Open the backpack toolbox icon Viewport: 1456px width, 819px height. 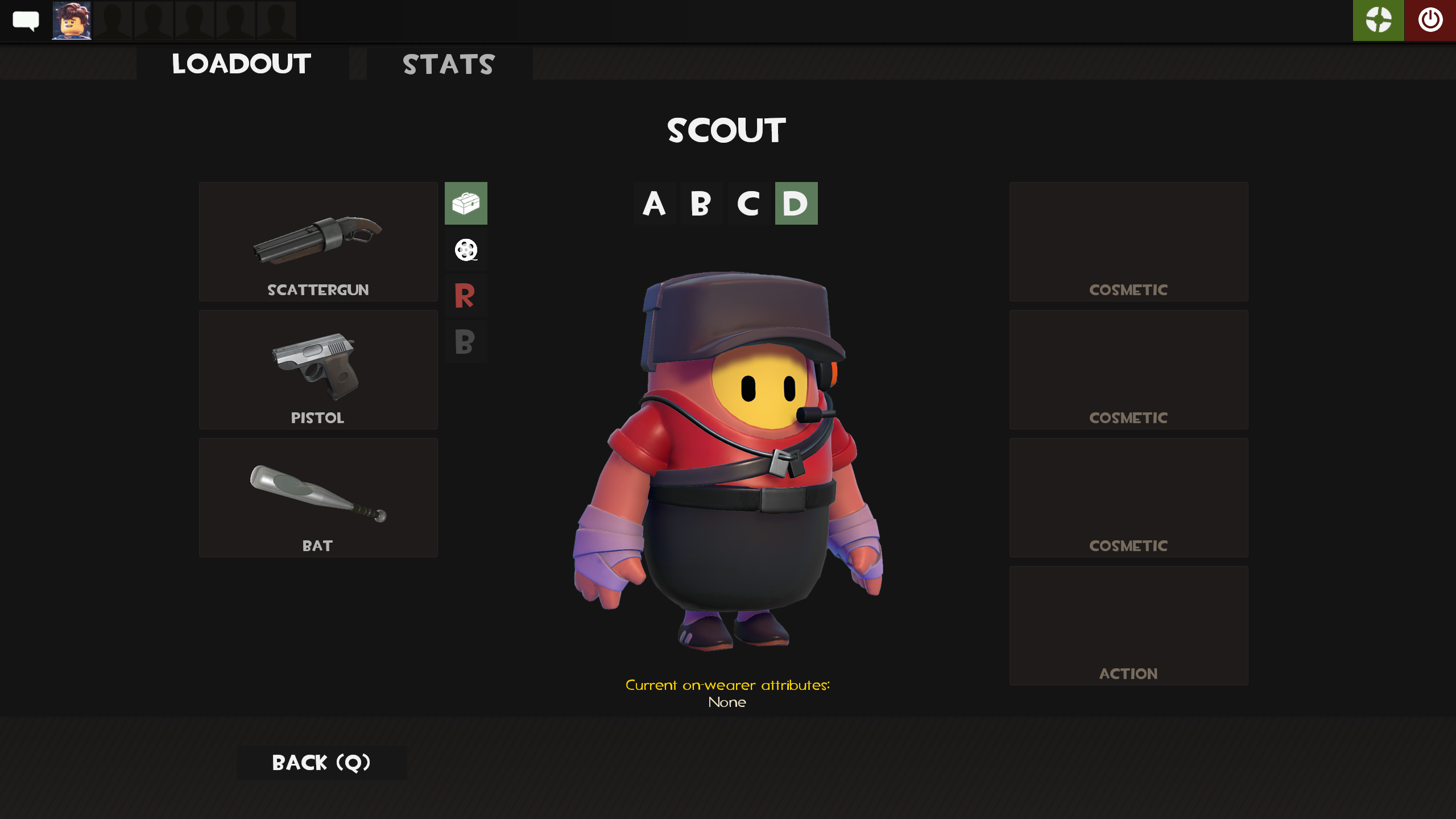[466, 204]
